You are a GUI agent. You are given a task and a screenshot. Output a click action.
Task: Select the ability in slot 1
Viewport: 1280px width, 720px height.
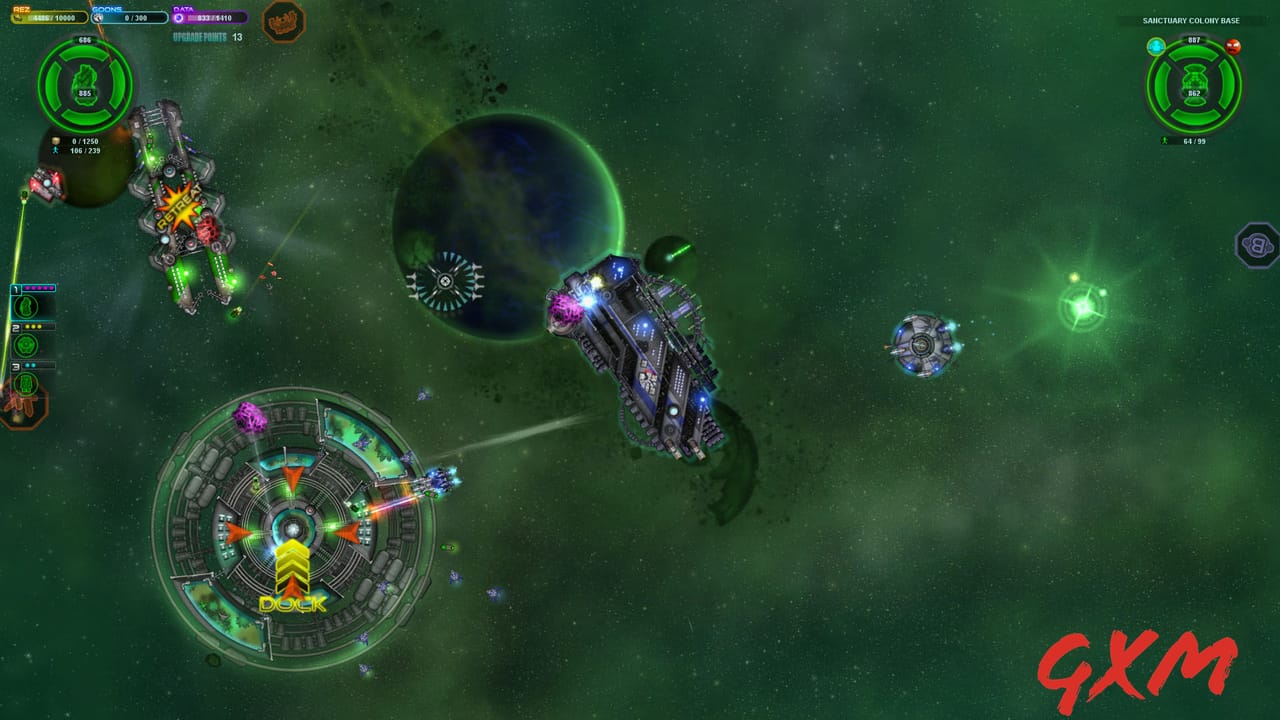click(26, 306)
